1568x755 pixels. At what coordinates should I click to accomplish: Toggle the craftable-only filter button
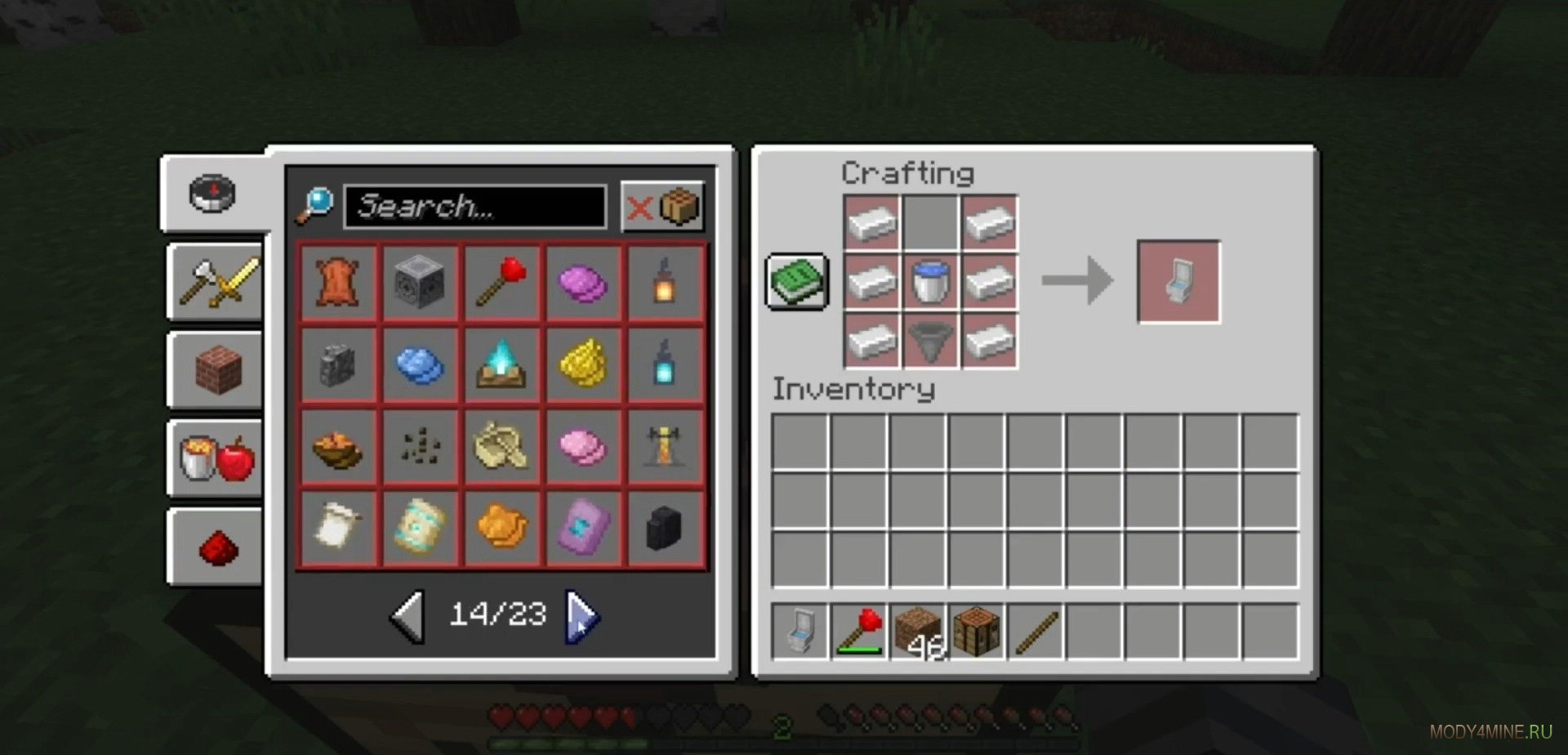point(662,207)
